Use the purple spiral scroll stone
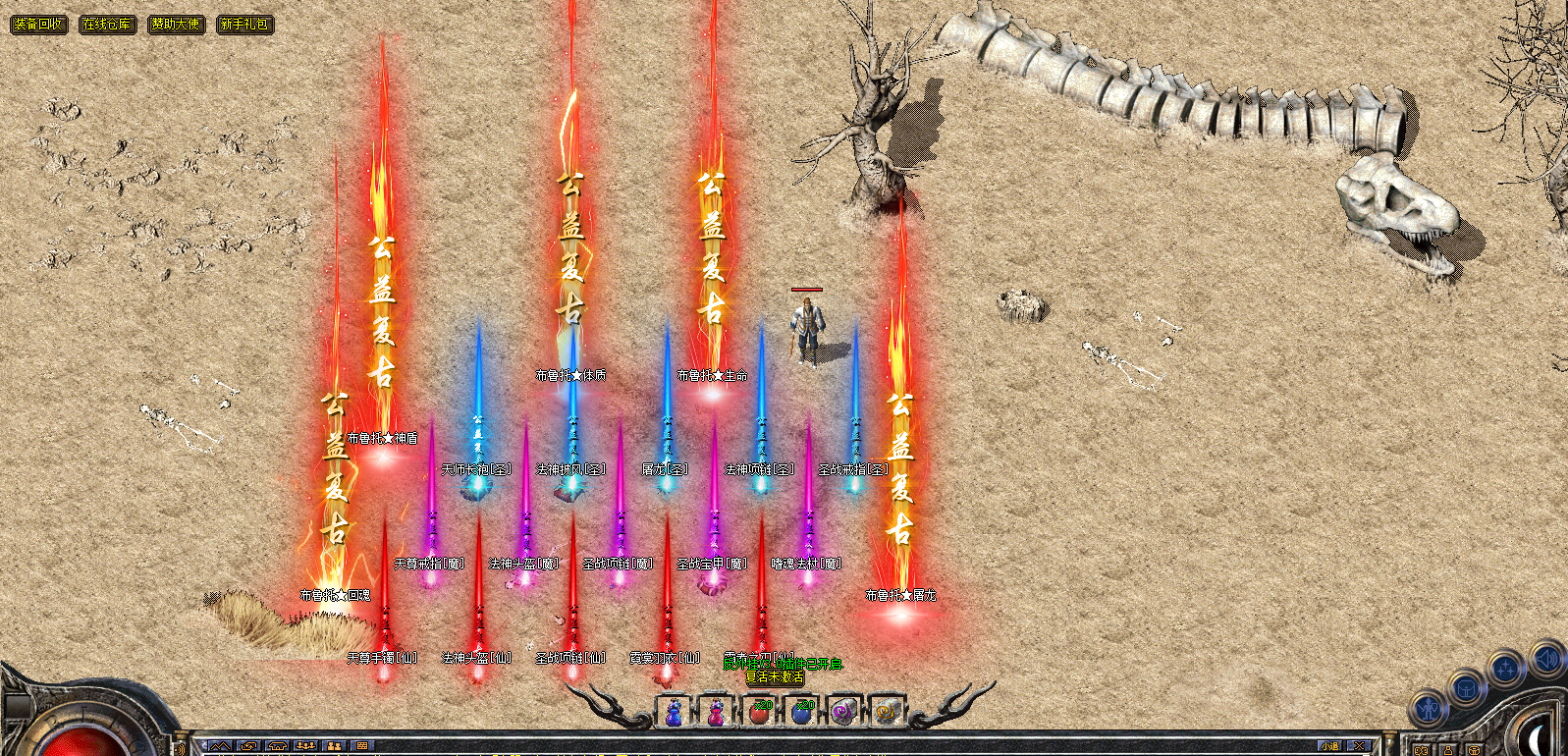 click(844, 713)
